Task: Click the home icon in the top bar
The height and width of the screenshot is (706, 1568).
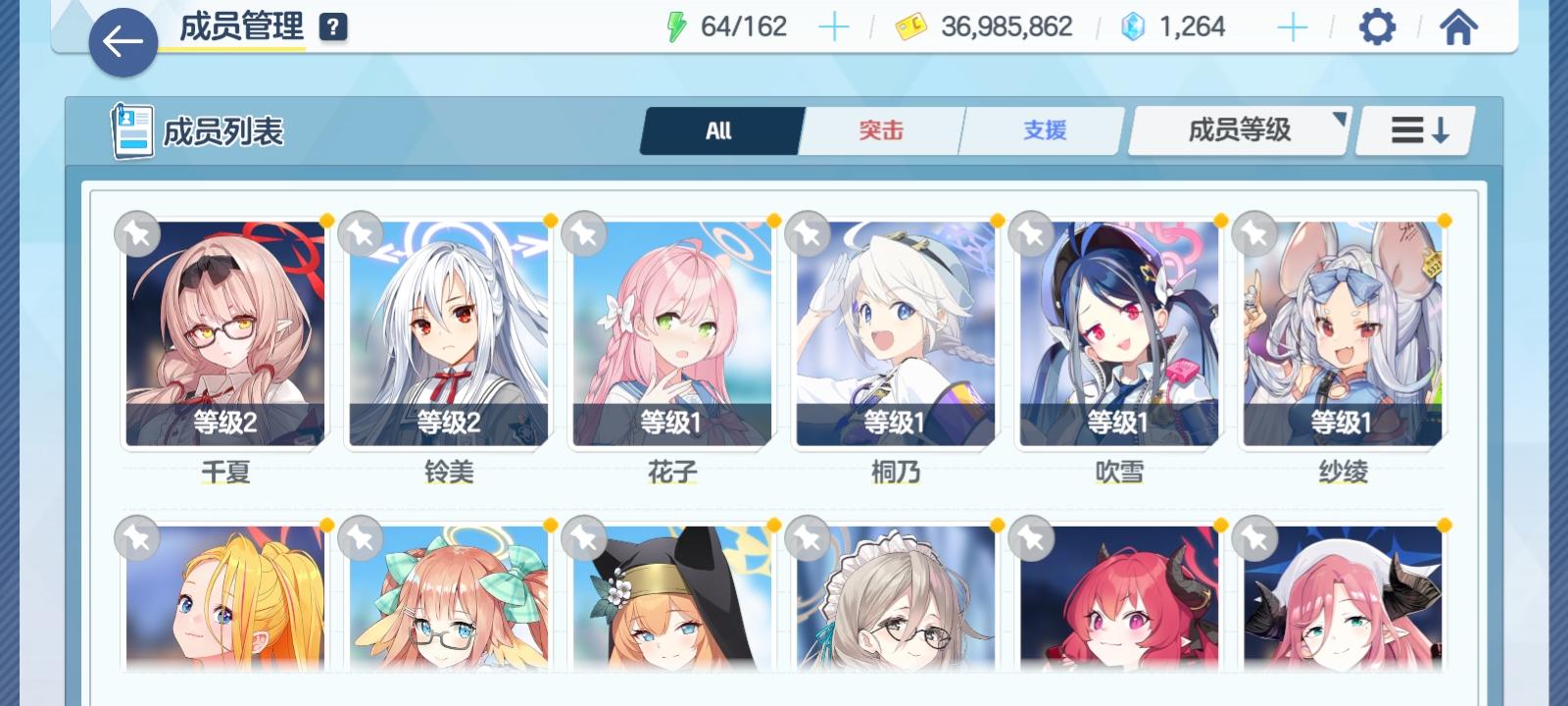Action: 1458,27
